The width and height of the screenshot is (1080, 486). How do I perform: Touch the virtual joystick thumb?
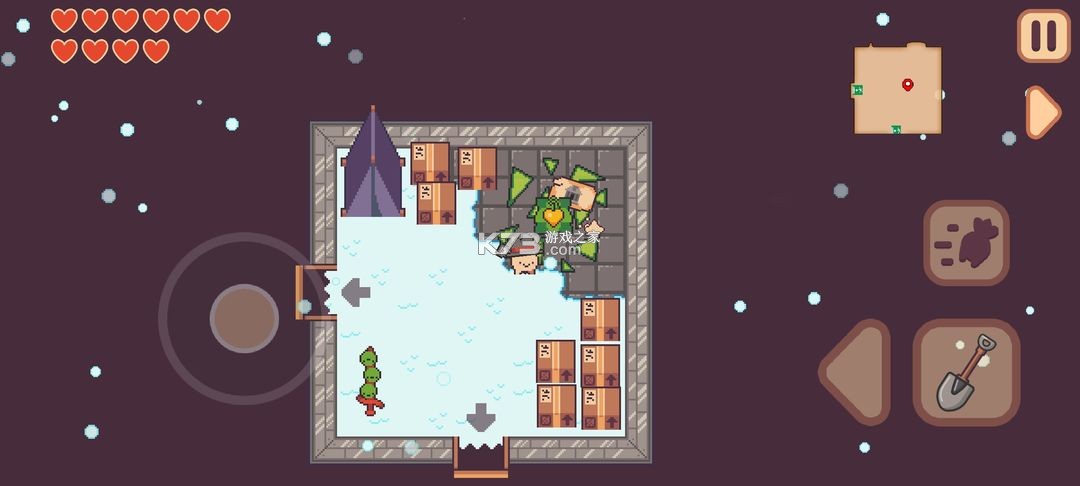(244, 318)
